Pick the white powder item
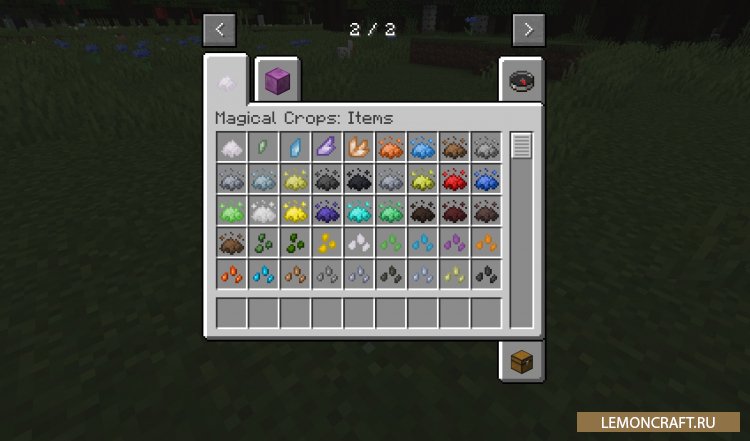Screen dimensions: 750x441 pyautogui.click(x=232, y=148)
